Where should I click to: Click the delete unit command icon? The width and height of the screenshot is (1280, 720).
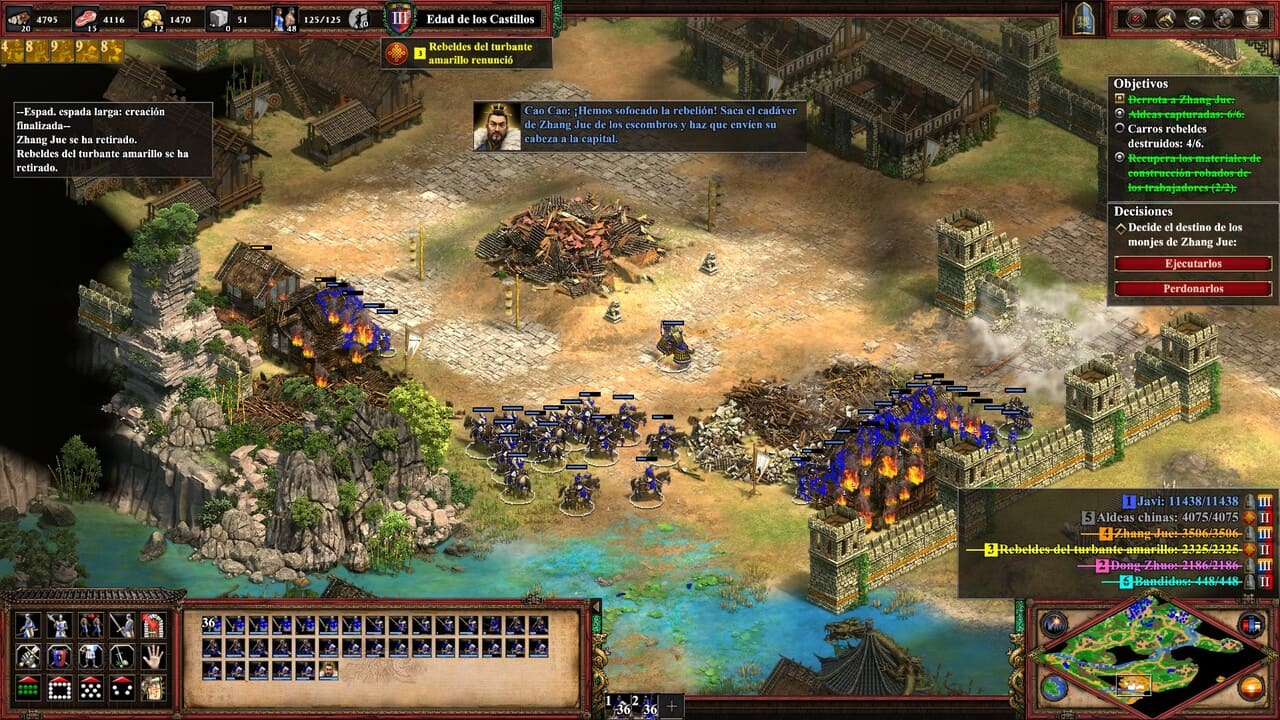(152, 625)
